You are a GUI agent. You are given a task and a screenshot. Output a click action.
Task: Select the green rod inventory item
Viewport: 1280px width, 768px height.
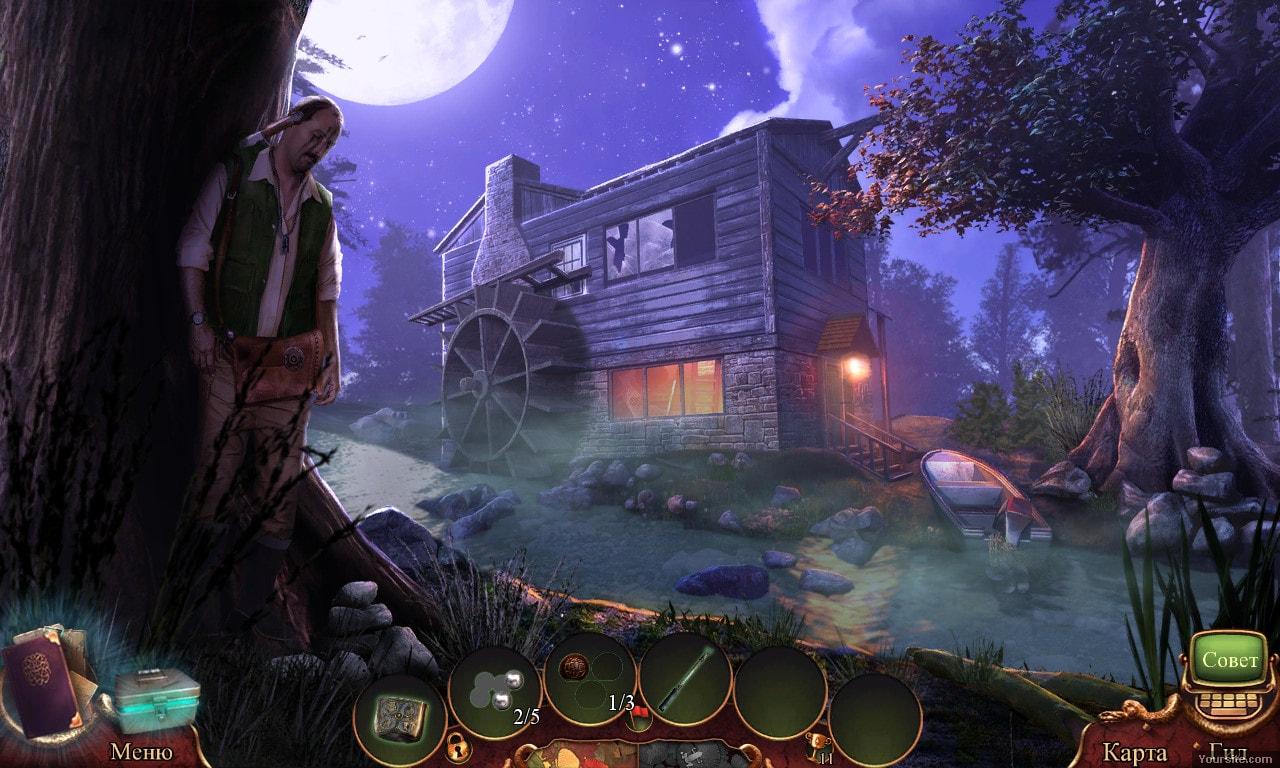[685, 680]
